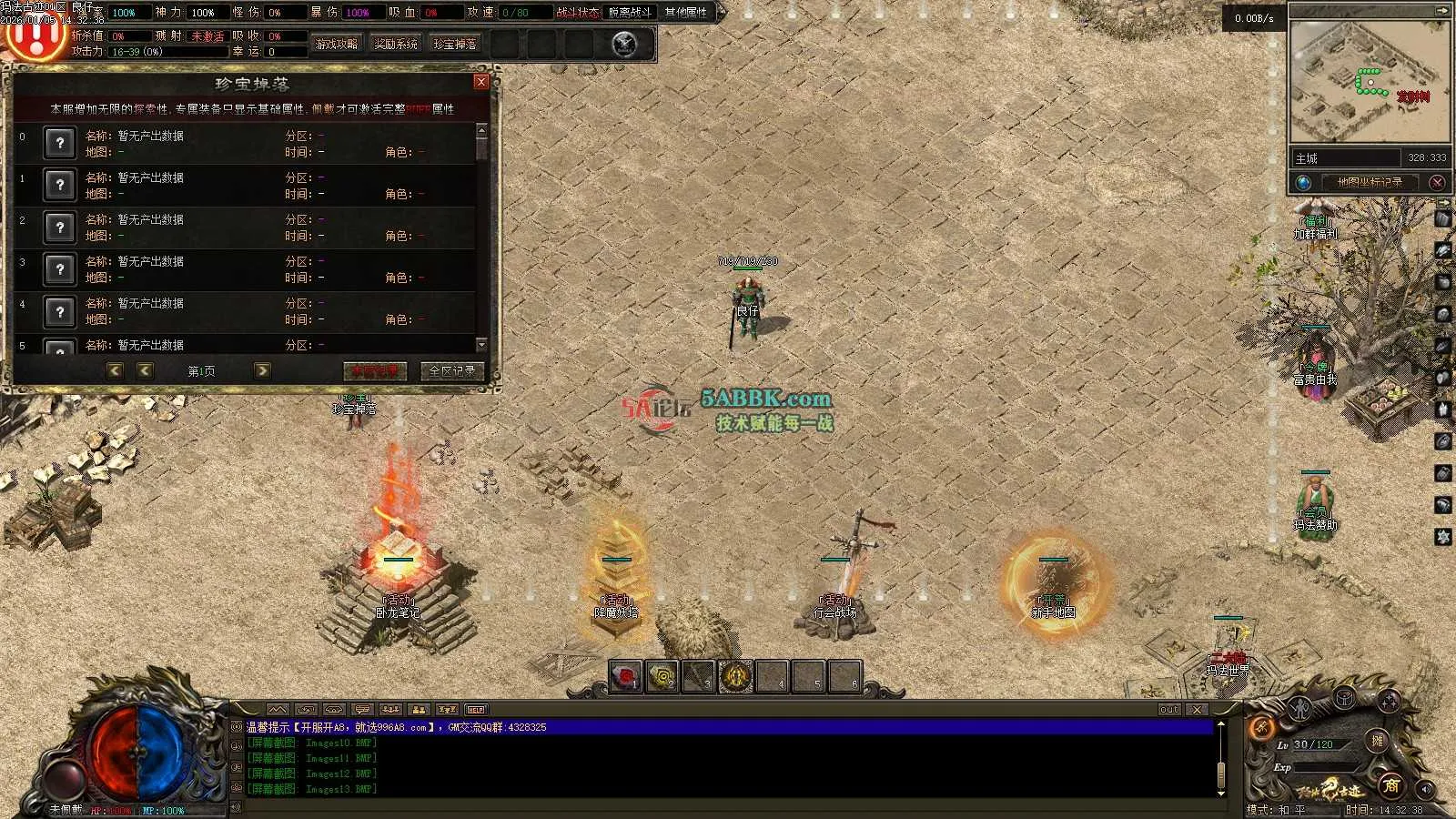Use the red item in hotbar slot 1
Screen dimensions: 1456x819
[x=625, y=677]
